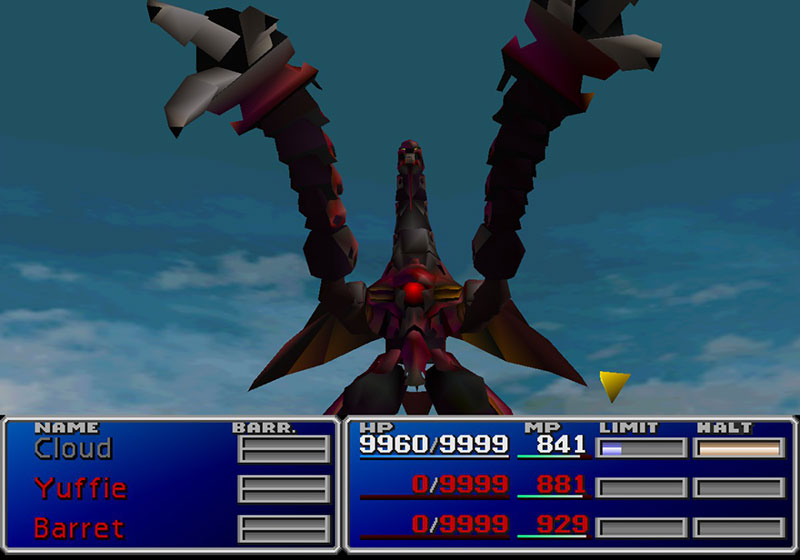Screen dimensions: 800x560
Task: Choose Yuffie's name in the party panel
Action: [x=80, y=488]
